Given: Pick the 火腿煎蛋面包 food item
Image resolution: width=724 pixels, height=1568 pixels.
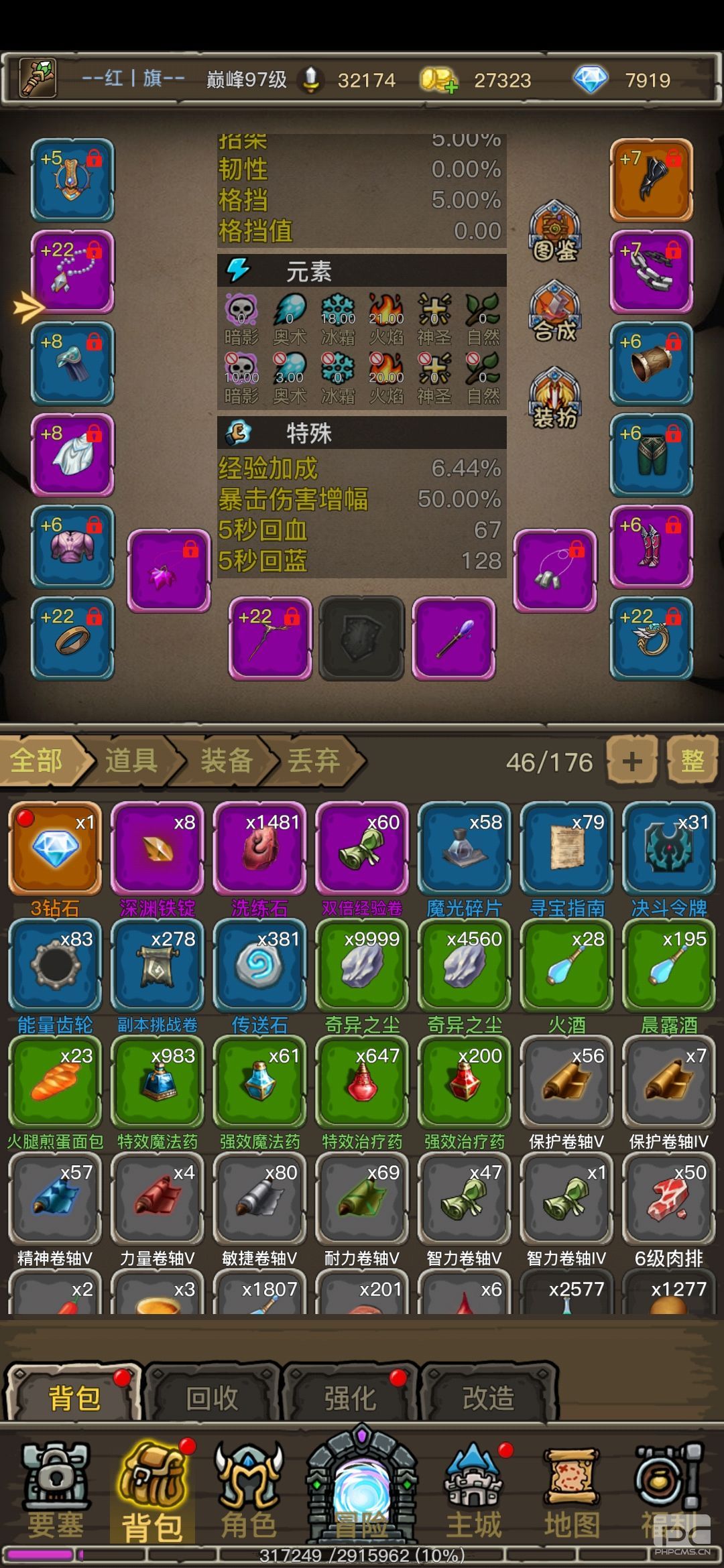Looking at the screenshot, I should pos(55,1082).
